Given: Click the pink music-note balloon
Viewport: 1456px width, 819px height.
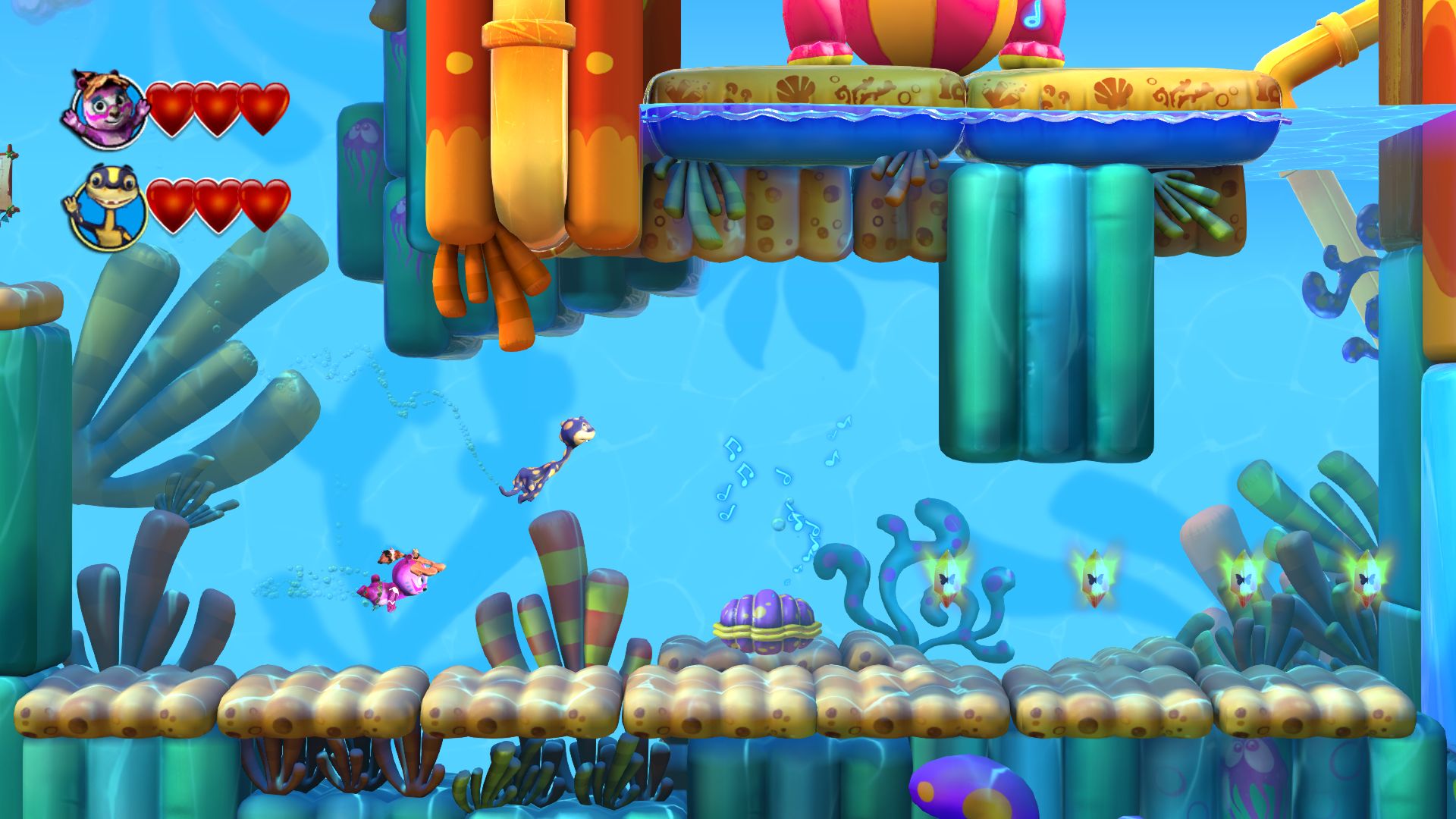Looking at the screenshot, I should pyautogui.click(x=1037, y=23).
